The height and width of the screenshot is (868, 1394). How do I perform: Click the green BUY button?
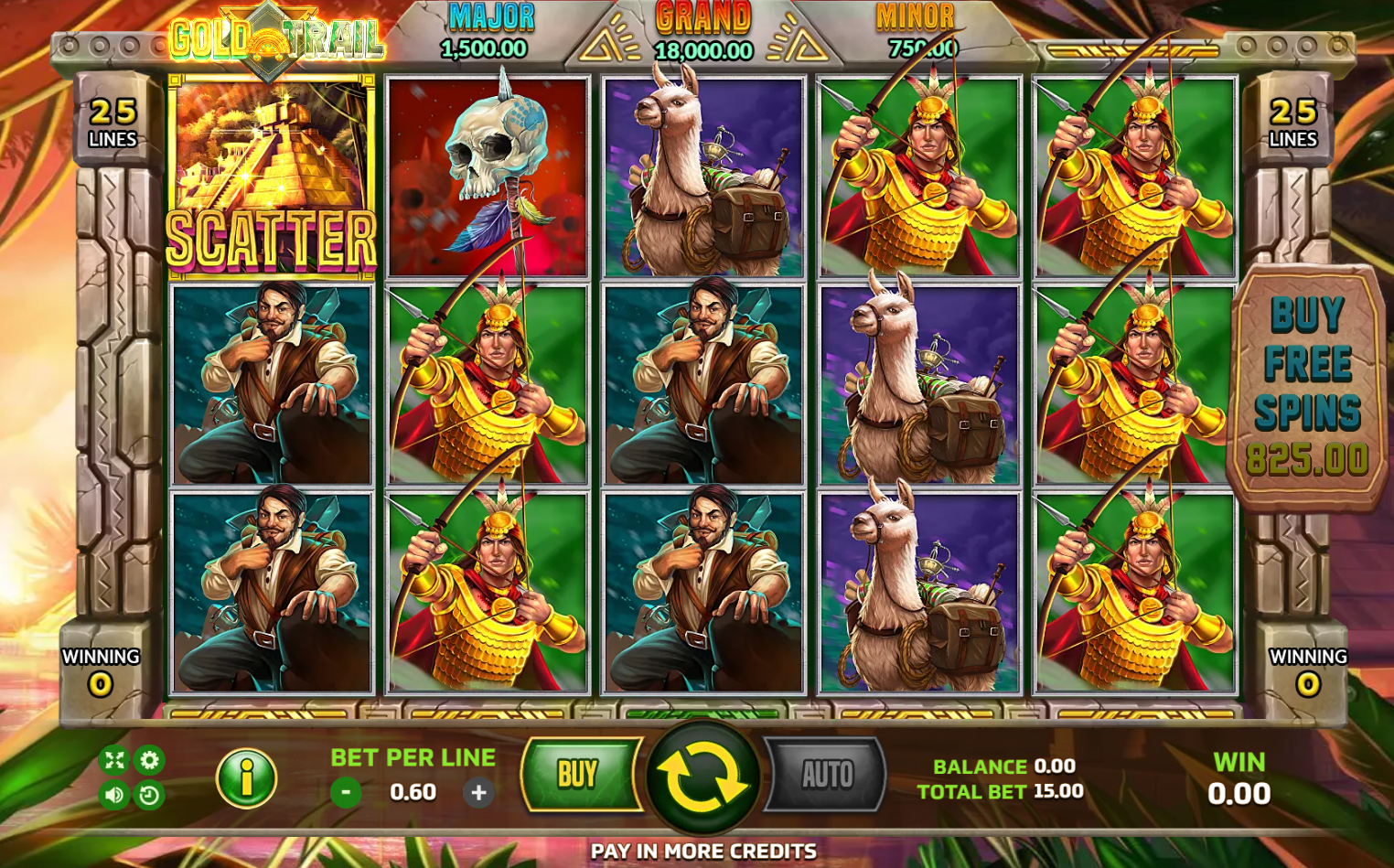pyautogui.click(x=578, y=775)
